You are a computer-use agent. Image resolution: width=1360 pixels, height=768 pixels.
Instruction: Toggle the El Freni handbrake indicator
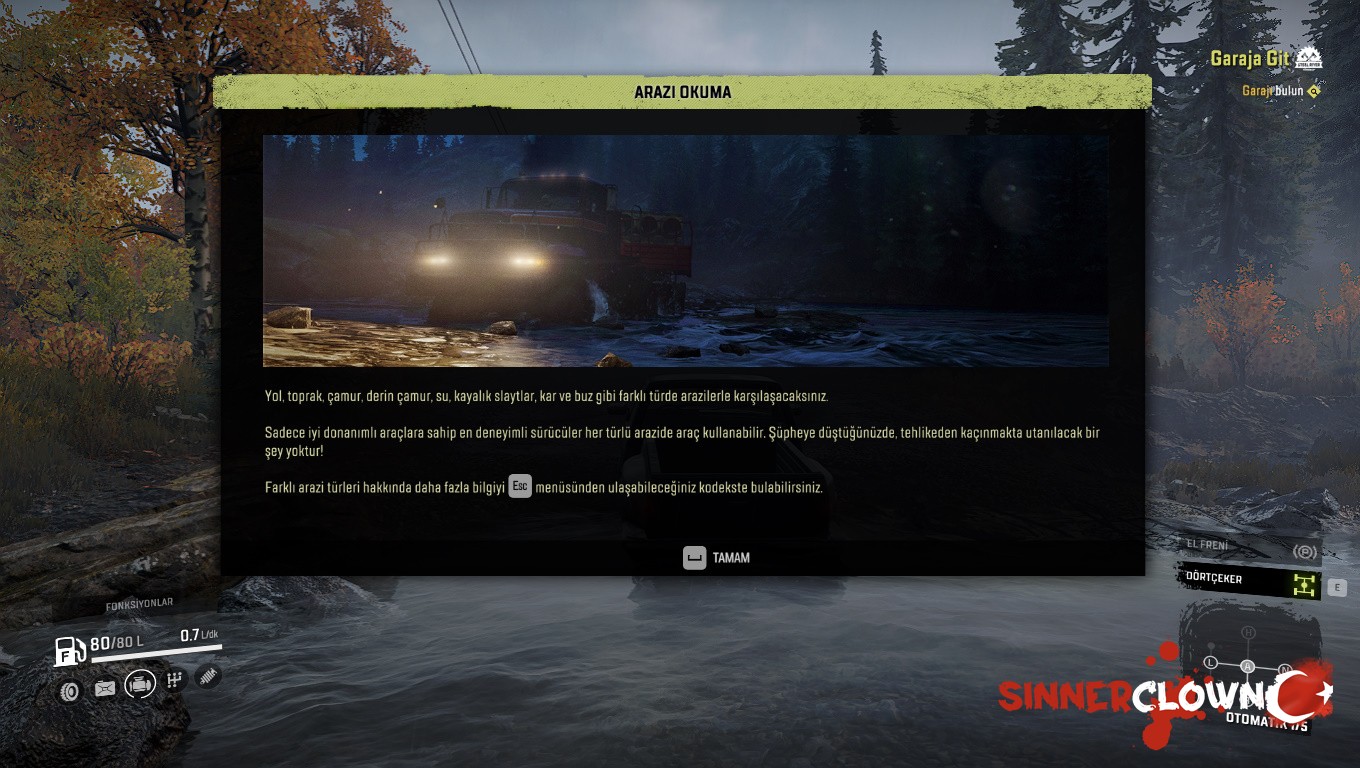click(x=1250, y=548)
